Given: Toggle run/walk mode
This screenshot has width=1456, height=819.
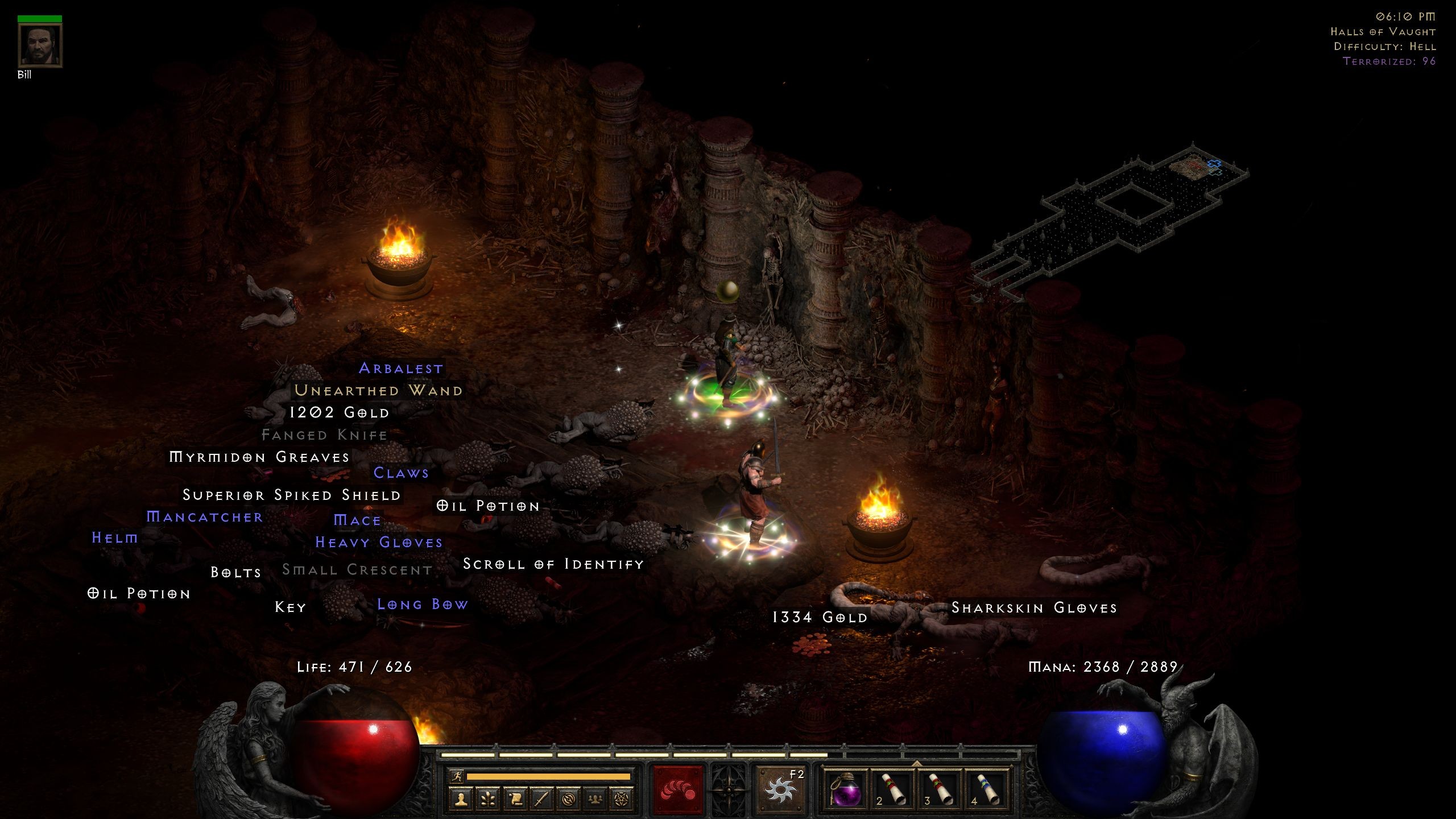Looking at the screenshot, I should click(457, 777).
